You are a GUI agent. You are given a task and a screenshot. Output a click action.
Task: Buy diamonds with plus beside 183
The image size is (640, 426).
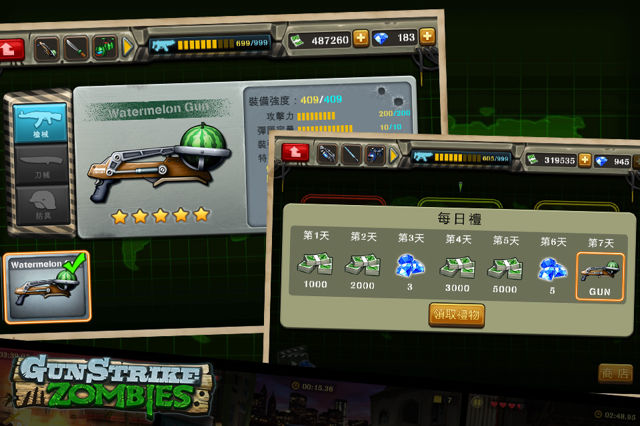point(427,37)
